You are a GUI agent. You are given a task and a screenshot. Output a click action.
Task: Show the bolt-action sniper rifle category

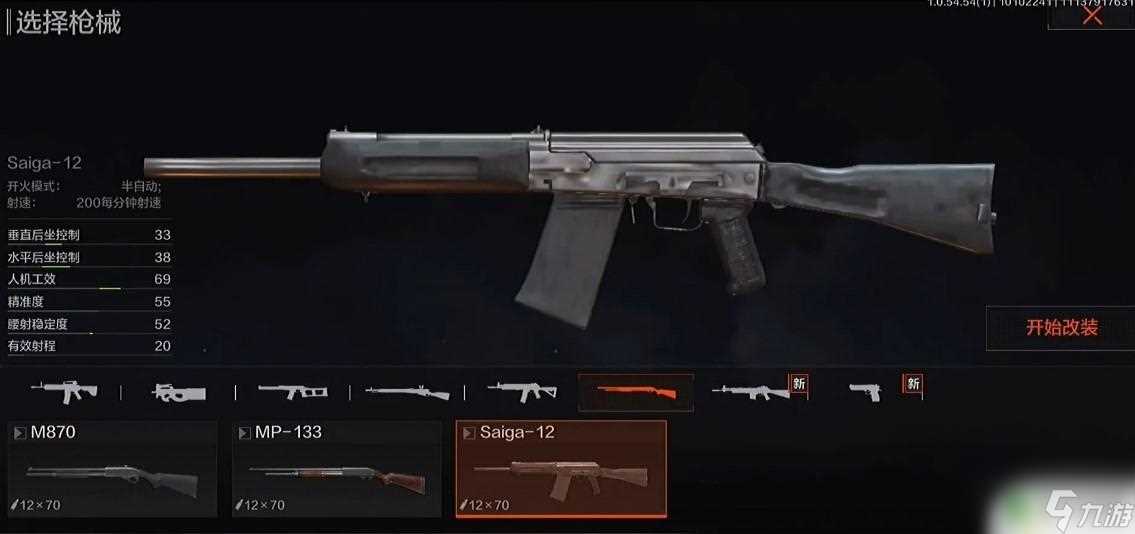[x=407, y=392]
